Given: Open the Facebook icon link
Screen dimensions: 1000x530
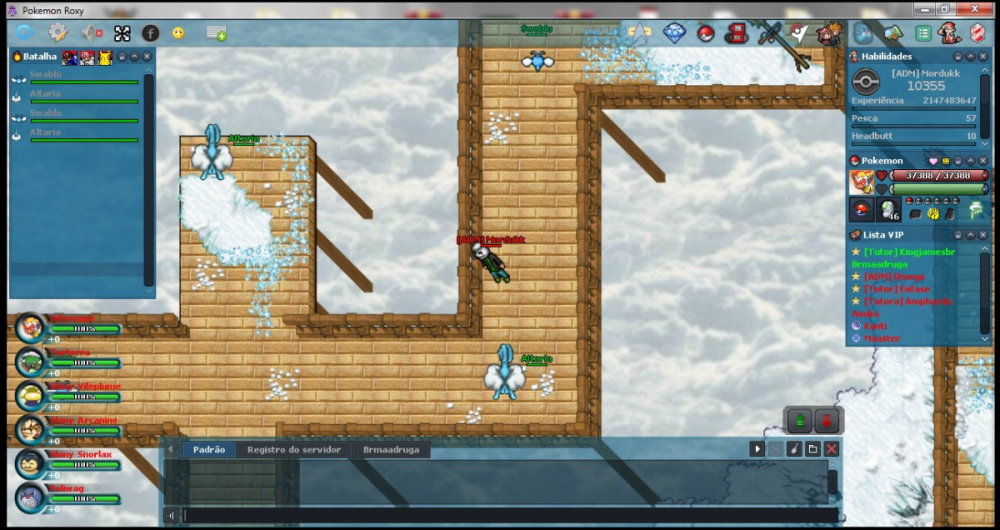Looking at the screenshot, I should [x=150, y=33].
